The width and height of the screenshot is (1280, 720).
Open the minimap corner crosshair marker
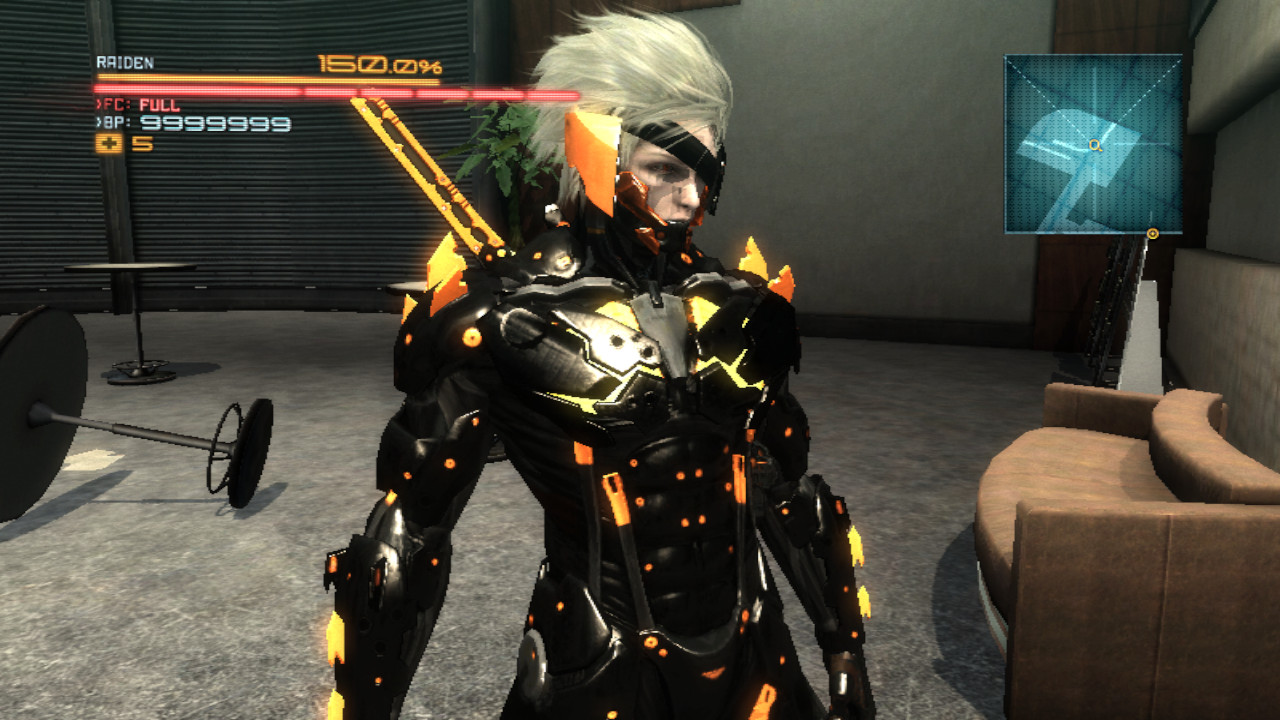point(1006,58)
